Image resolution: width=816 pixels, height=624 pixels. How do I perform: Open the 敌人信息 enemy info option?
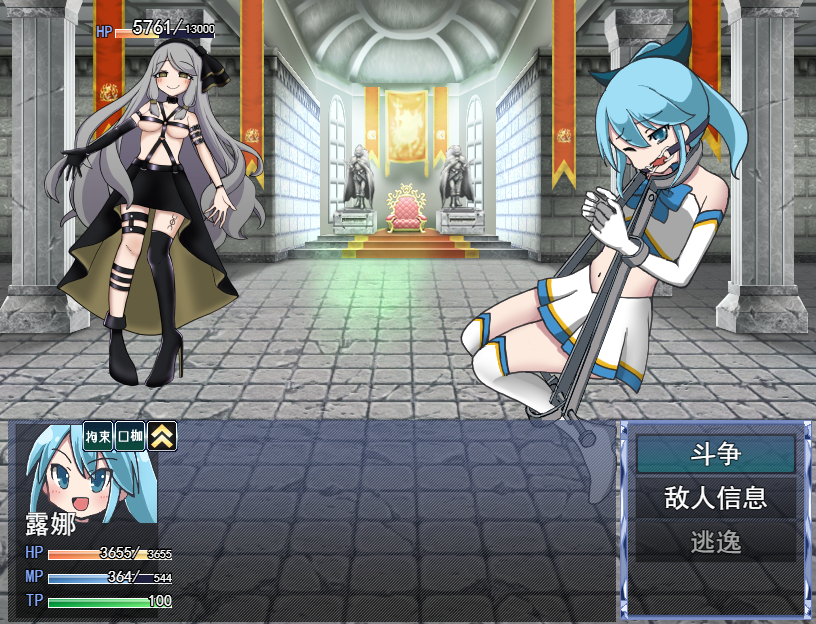715,498
